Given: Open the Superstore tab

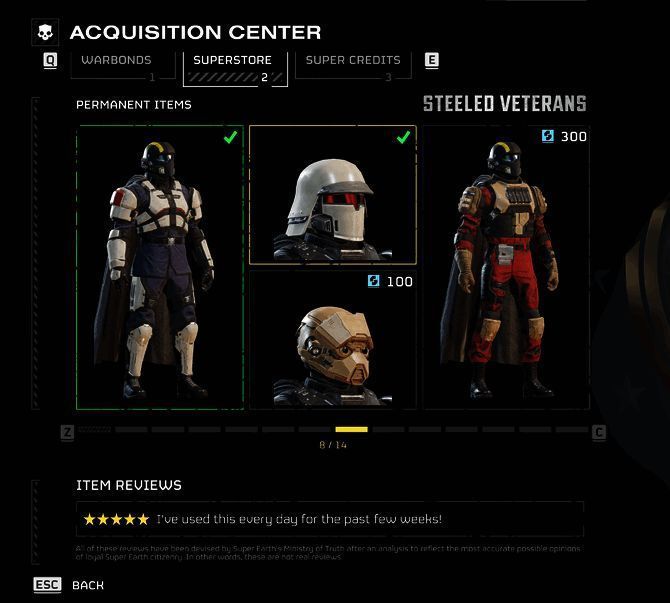Looking at the screenshot, I should click(x=235, y=64).
